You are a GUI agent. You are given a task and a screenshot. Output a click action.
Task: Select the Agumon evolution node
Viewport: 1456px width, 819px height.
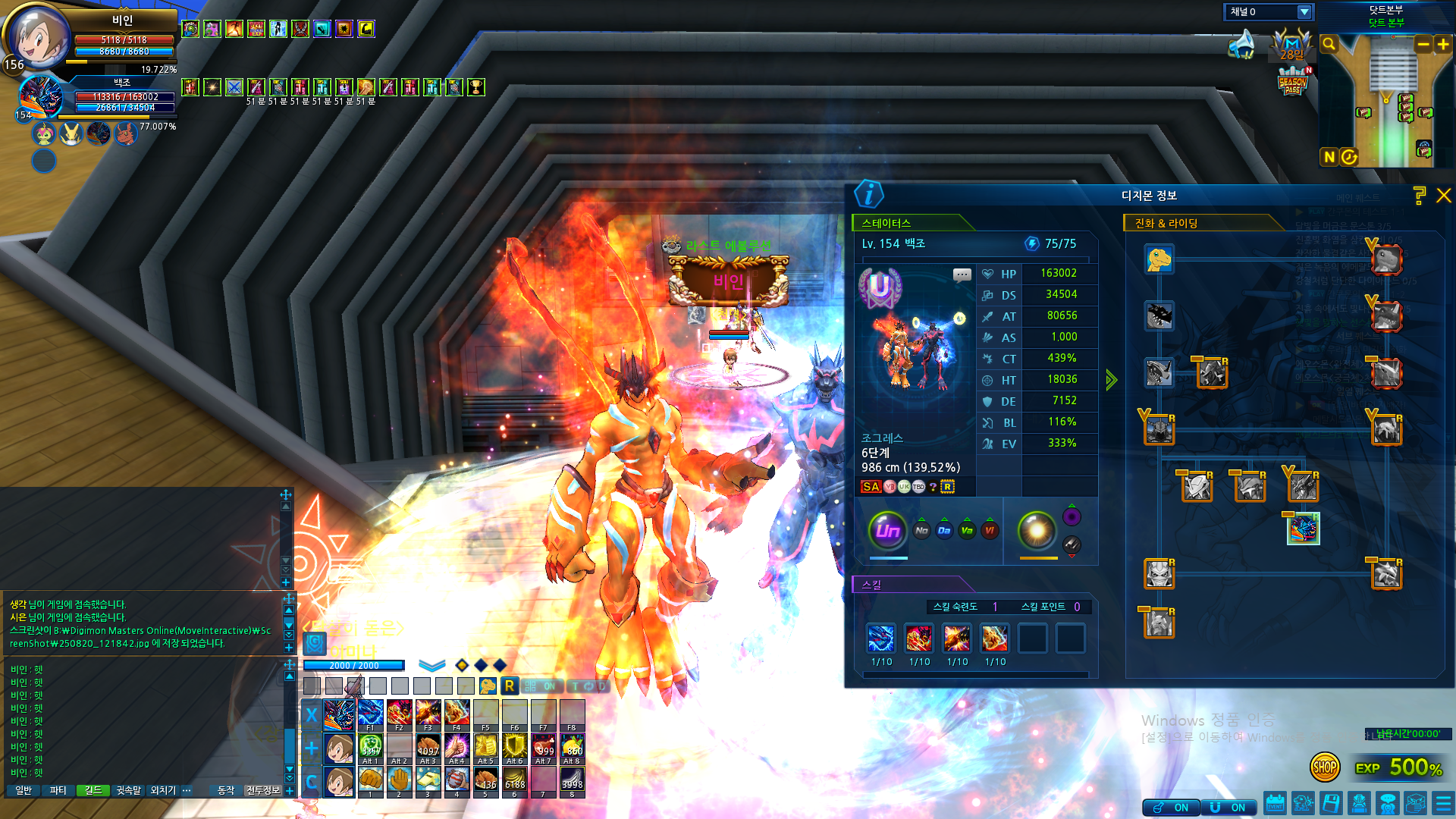pos(1159,259)
